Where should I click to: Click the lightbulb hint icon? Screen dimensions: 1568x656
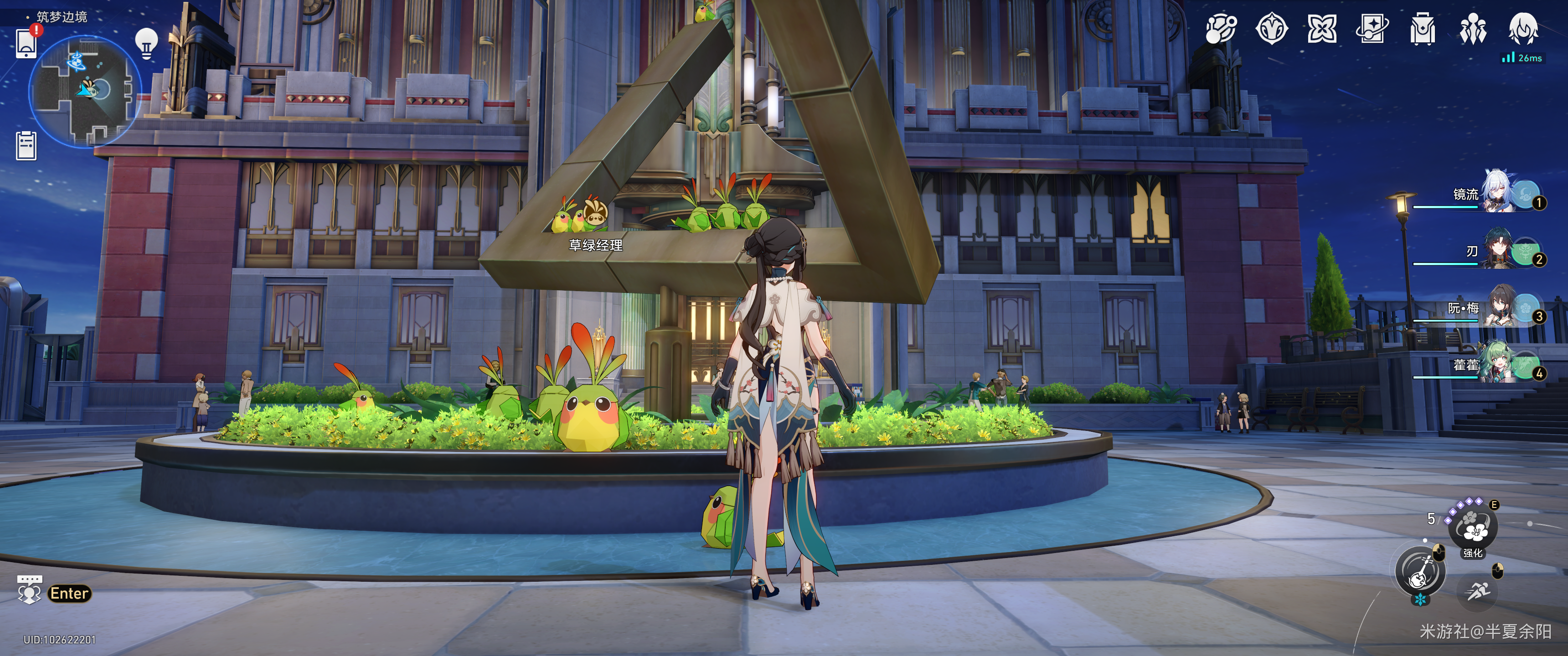coord(146,44)
